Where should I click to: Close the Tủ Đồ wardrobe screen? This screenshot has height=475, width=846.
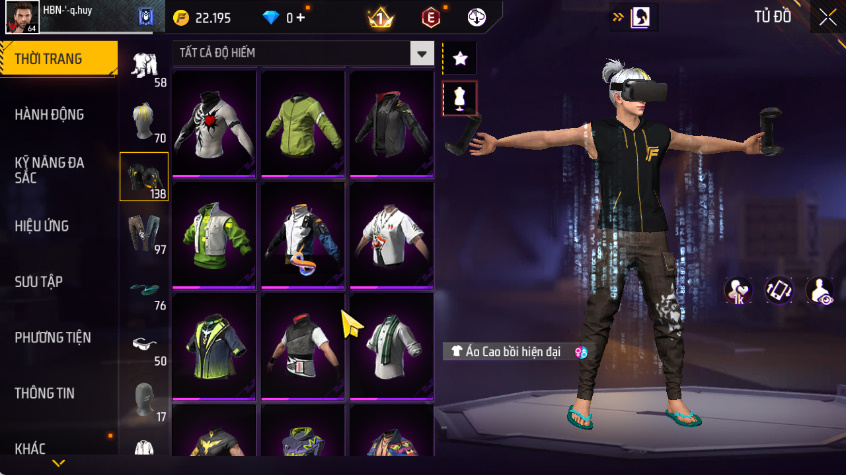point(827,17)
